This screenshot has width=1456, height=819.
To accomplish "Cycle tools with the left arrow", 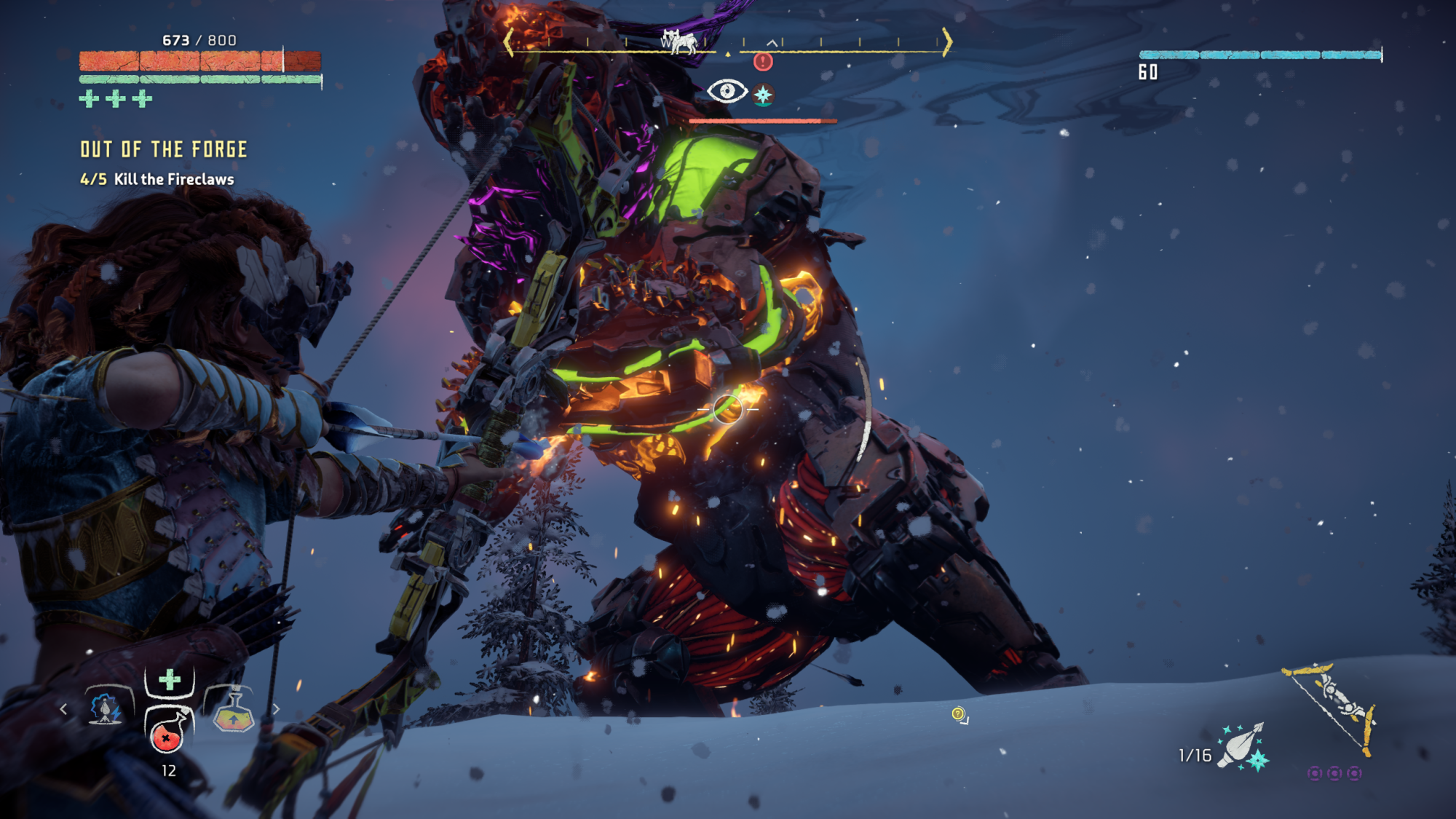I will coord(64,708).
